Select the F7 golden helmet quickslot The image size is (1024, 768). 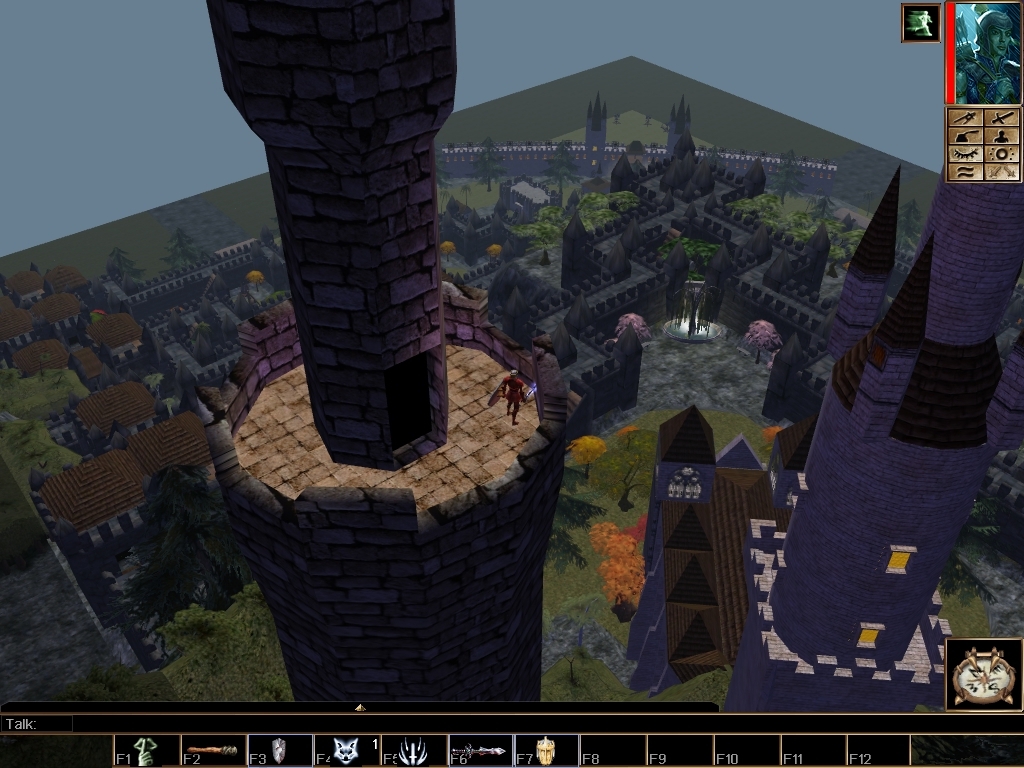click(x=545, y=751)
